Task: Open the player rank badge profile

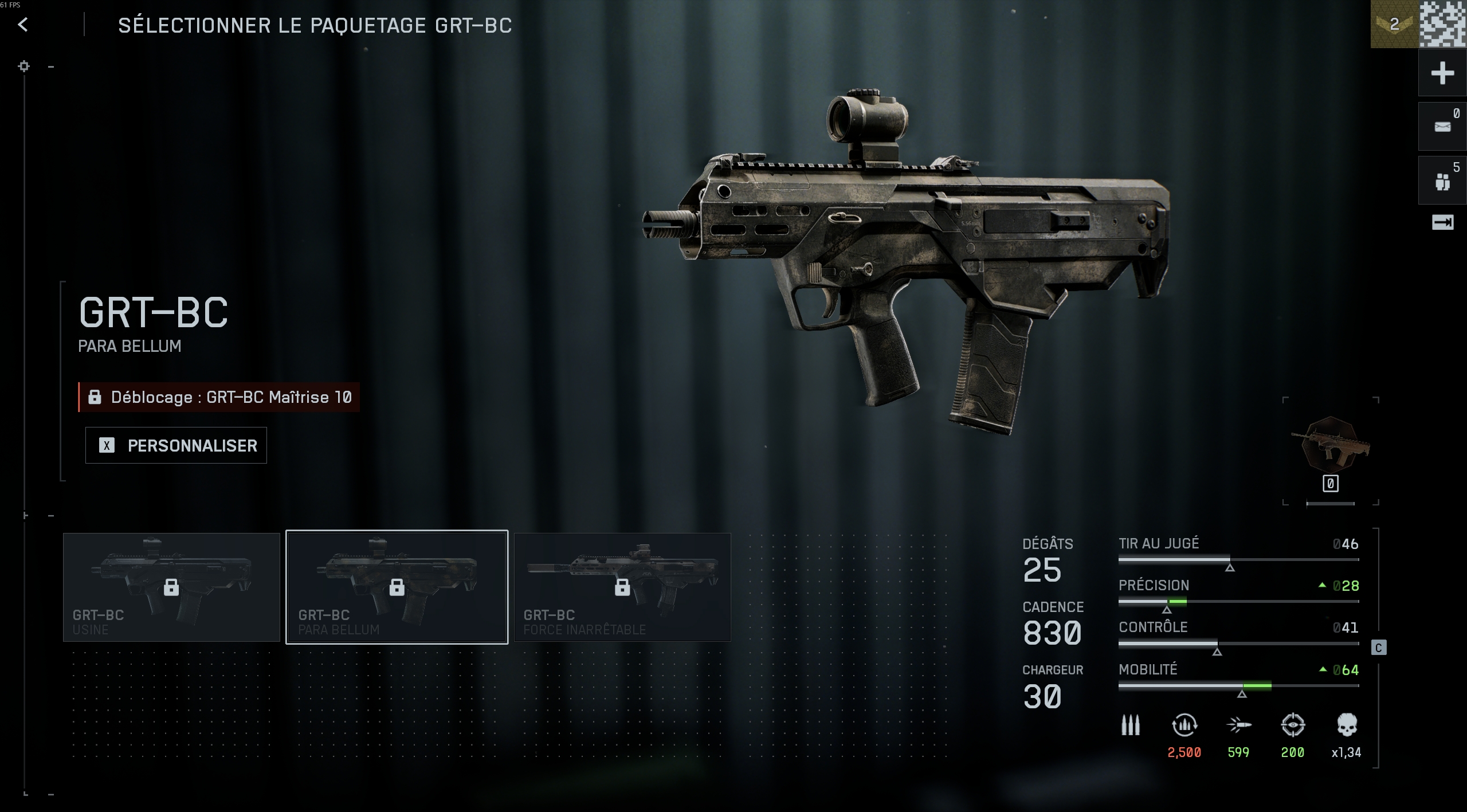Action: click(x=1394, y=24)
